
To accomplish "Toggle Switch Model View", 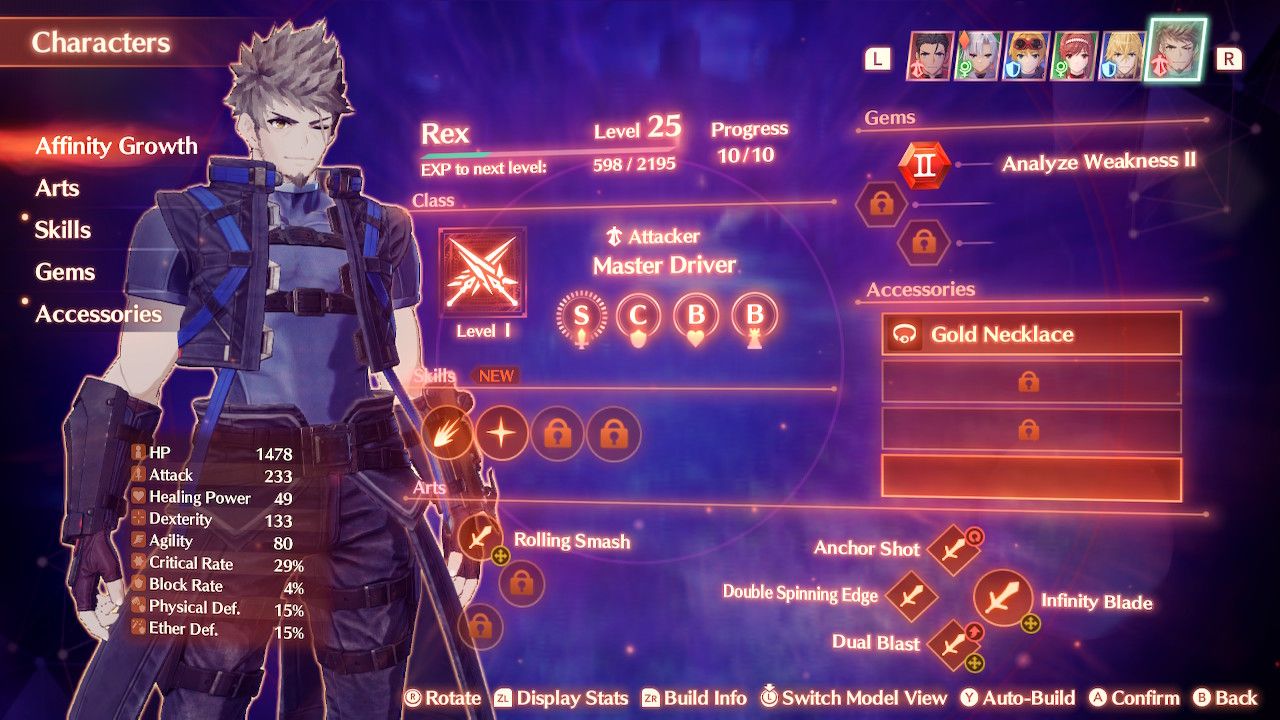I will click(x=853, y=698).
